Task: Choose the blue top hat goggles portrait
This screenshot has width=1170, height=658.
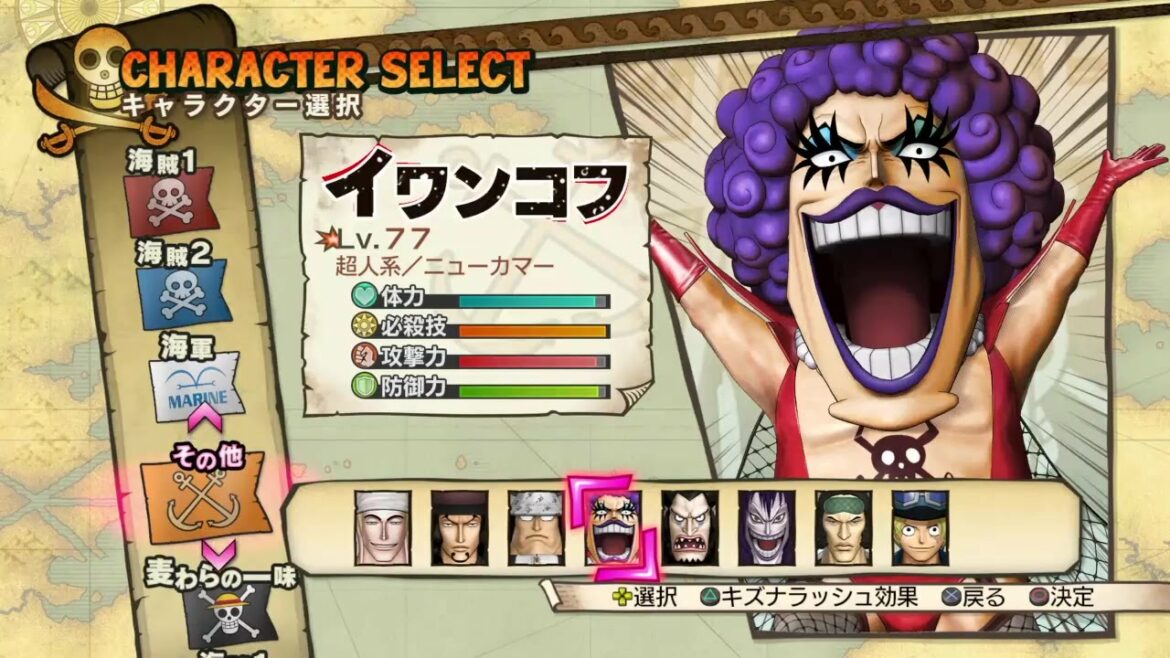Action: click(921, 528)
